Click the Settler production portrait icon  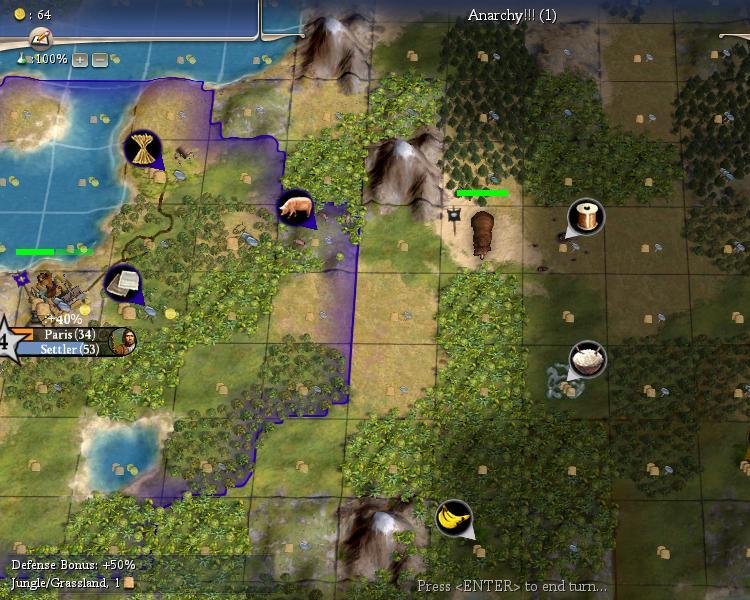123,341
